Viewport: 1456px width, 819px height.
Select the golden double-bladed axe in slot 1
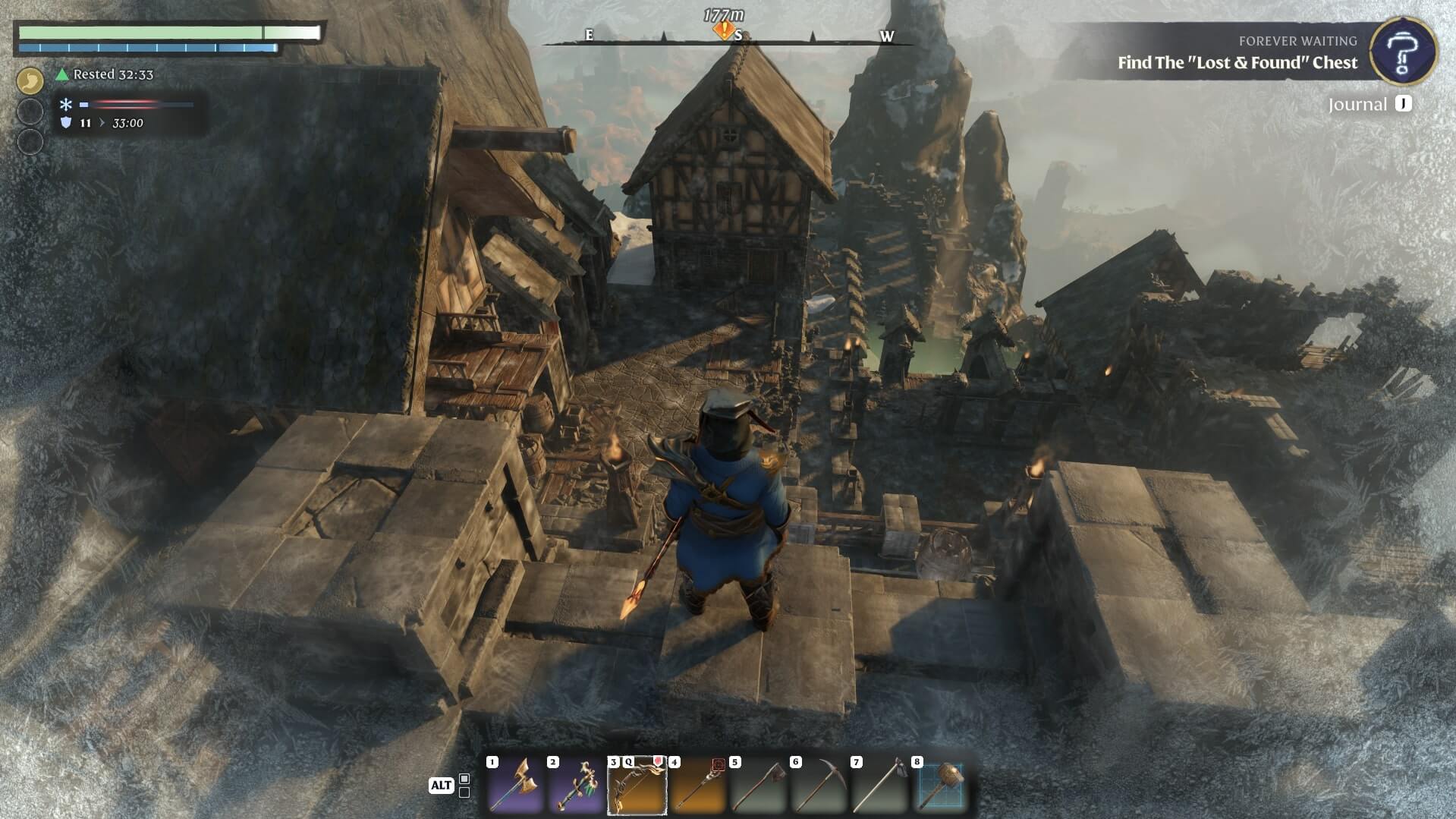tap(515, 786)
